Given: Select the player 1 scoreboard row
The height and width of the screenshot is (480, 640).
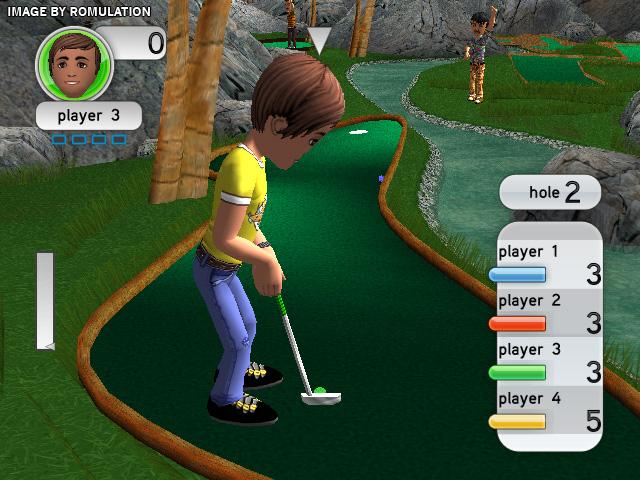Looking at the screenshot, I should click(x=548, y=264).
